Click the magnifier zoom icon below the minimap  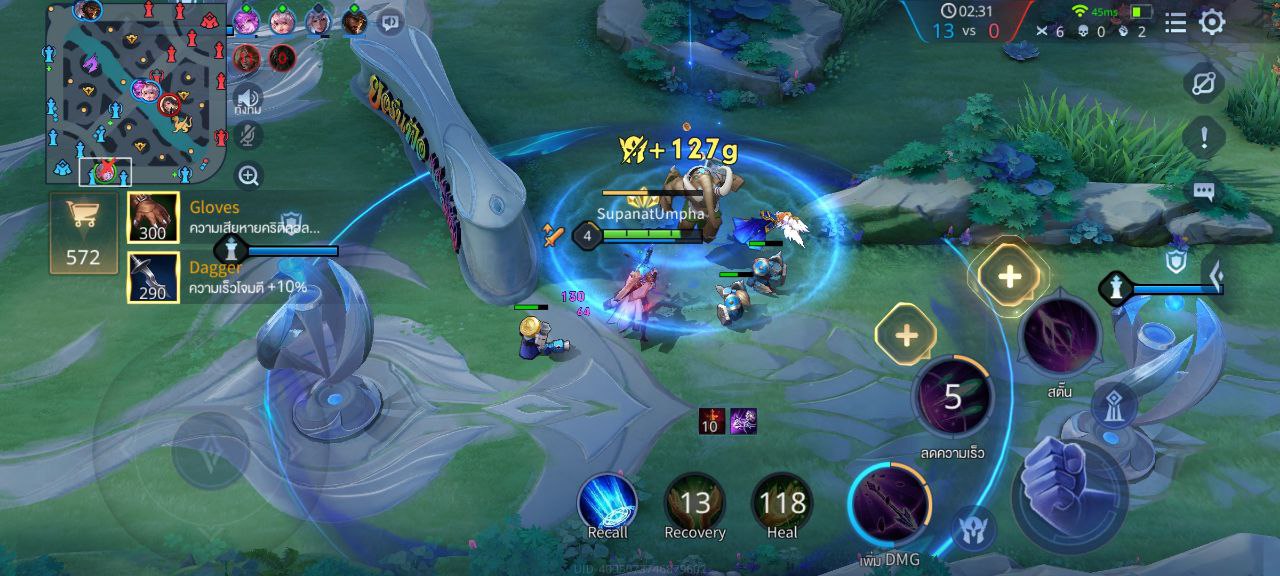tap(248, 176)
